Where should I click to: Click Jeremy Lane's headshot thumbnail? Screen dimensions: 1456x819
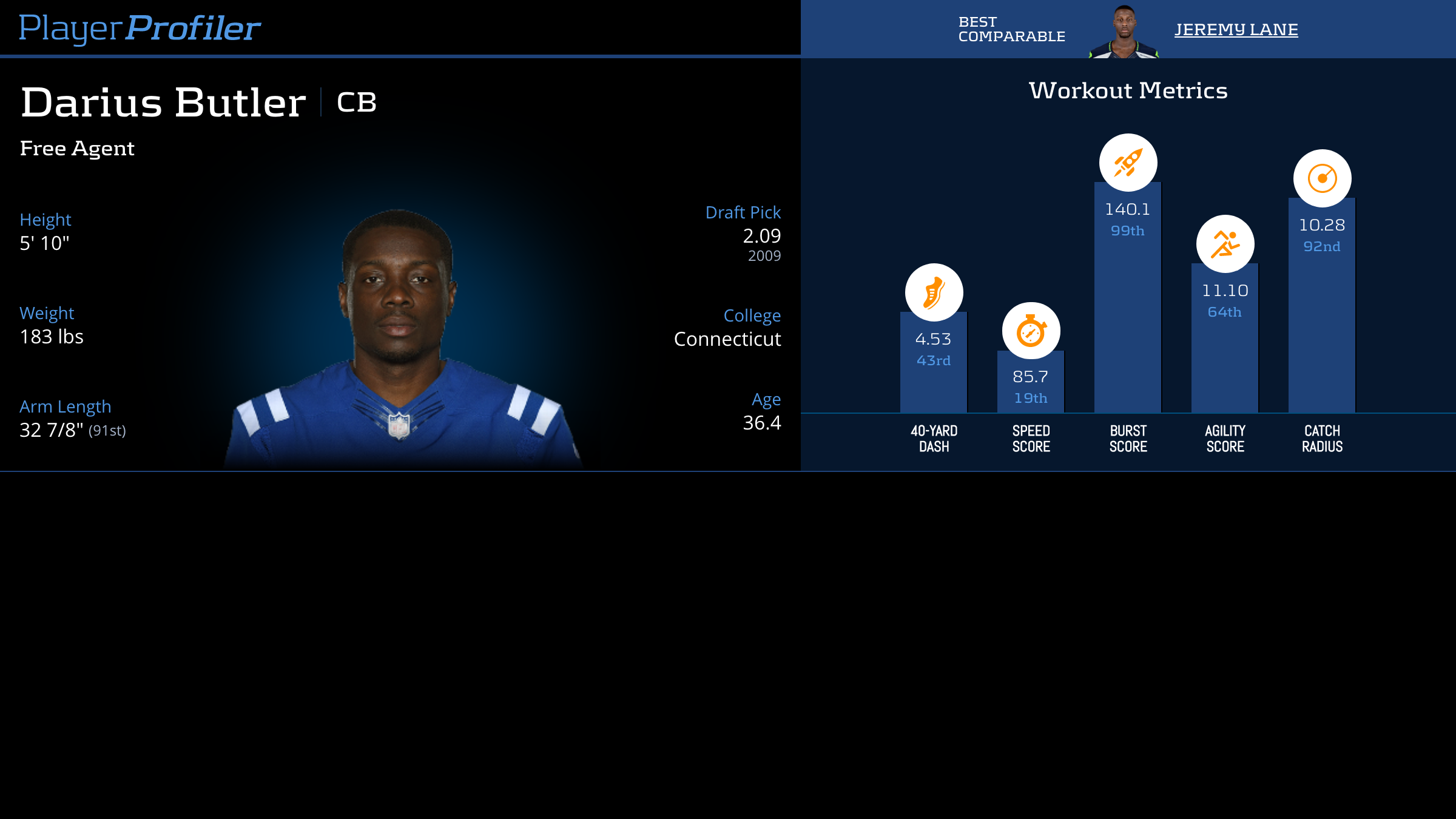(x=1124, y=32)
